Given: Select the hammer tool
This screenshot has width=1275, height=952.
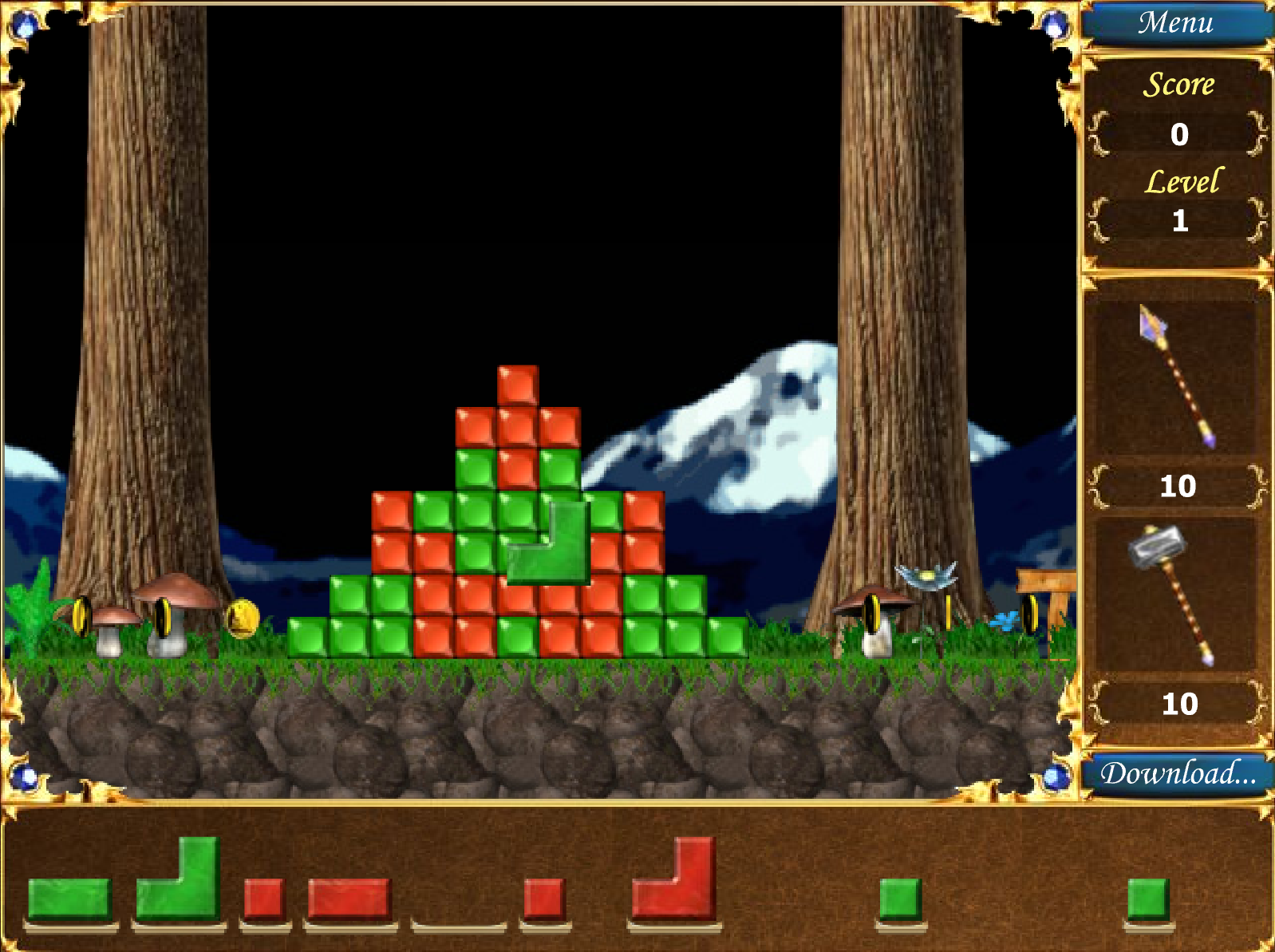Looking at the screenshot, I should (1173, 594).
